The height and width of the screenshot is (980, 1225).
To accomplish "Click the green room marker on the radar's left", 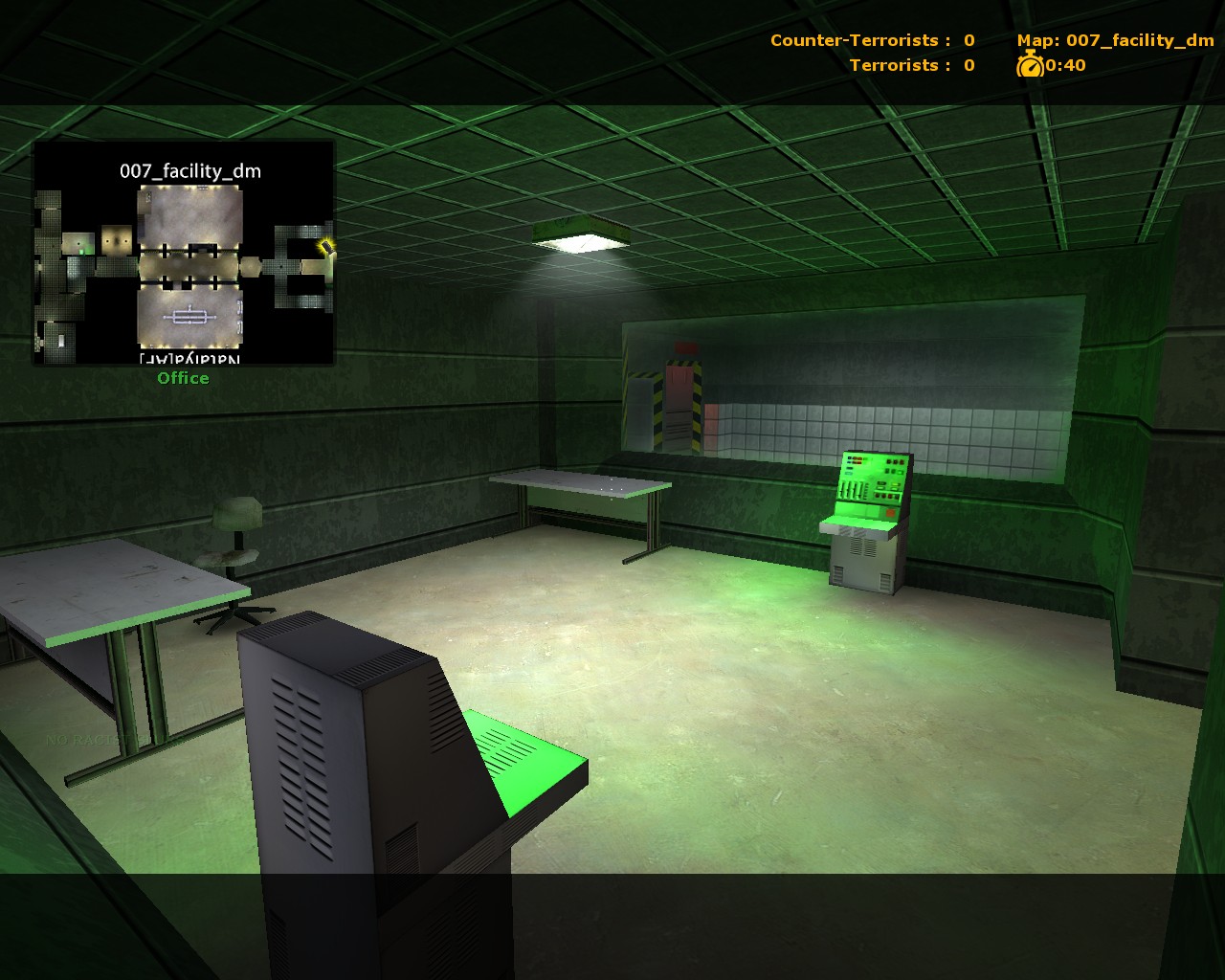I will point(82,251).
